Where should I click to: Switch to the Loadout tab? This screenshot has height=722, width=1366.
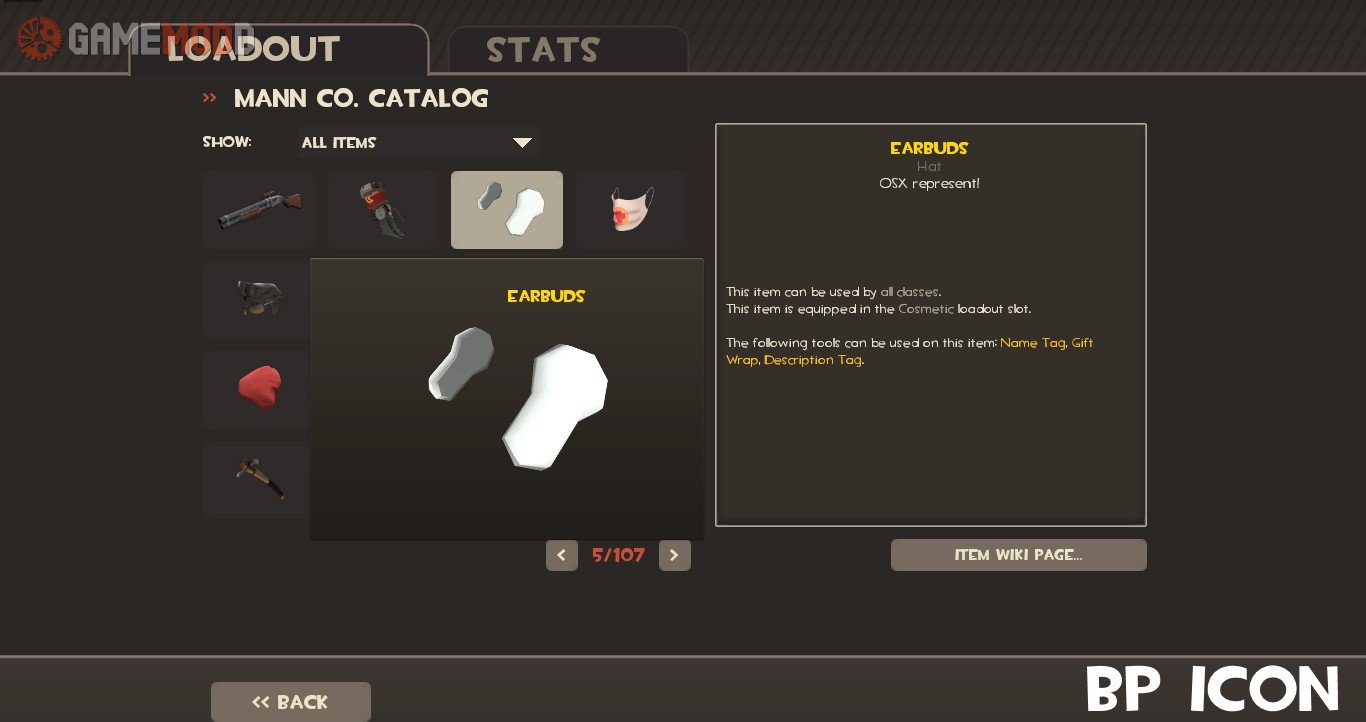[x=253, y=49]
